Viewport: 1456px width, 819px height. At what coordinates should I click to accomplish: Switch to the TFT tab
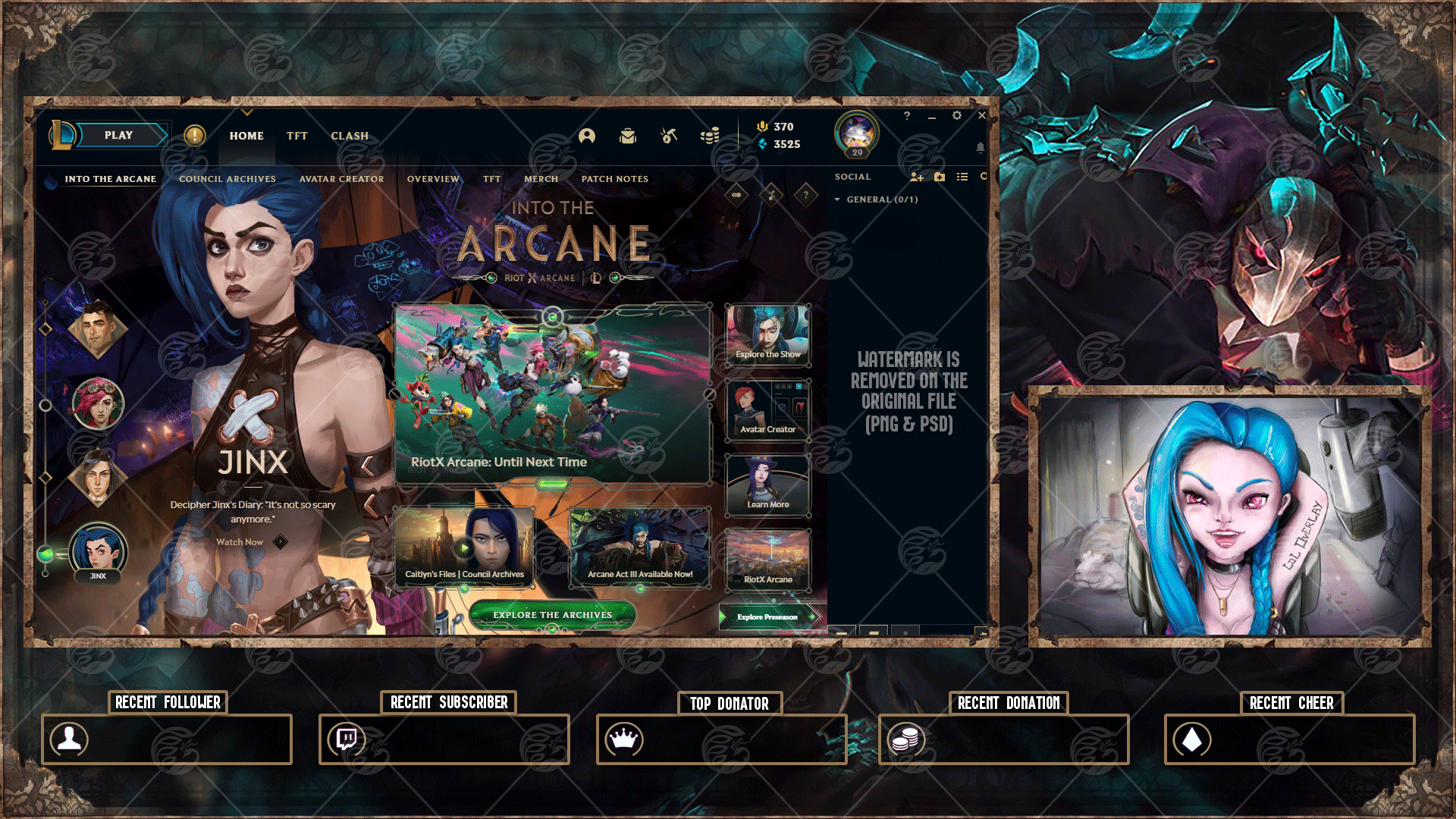click(297, 136)
